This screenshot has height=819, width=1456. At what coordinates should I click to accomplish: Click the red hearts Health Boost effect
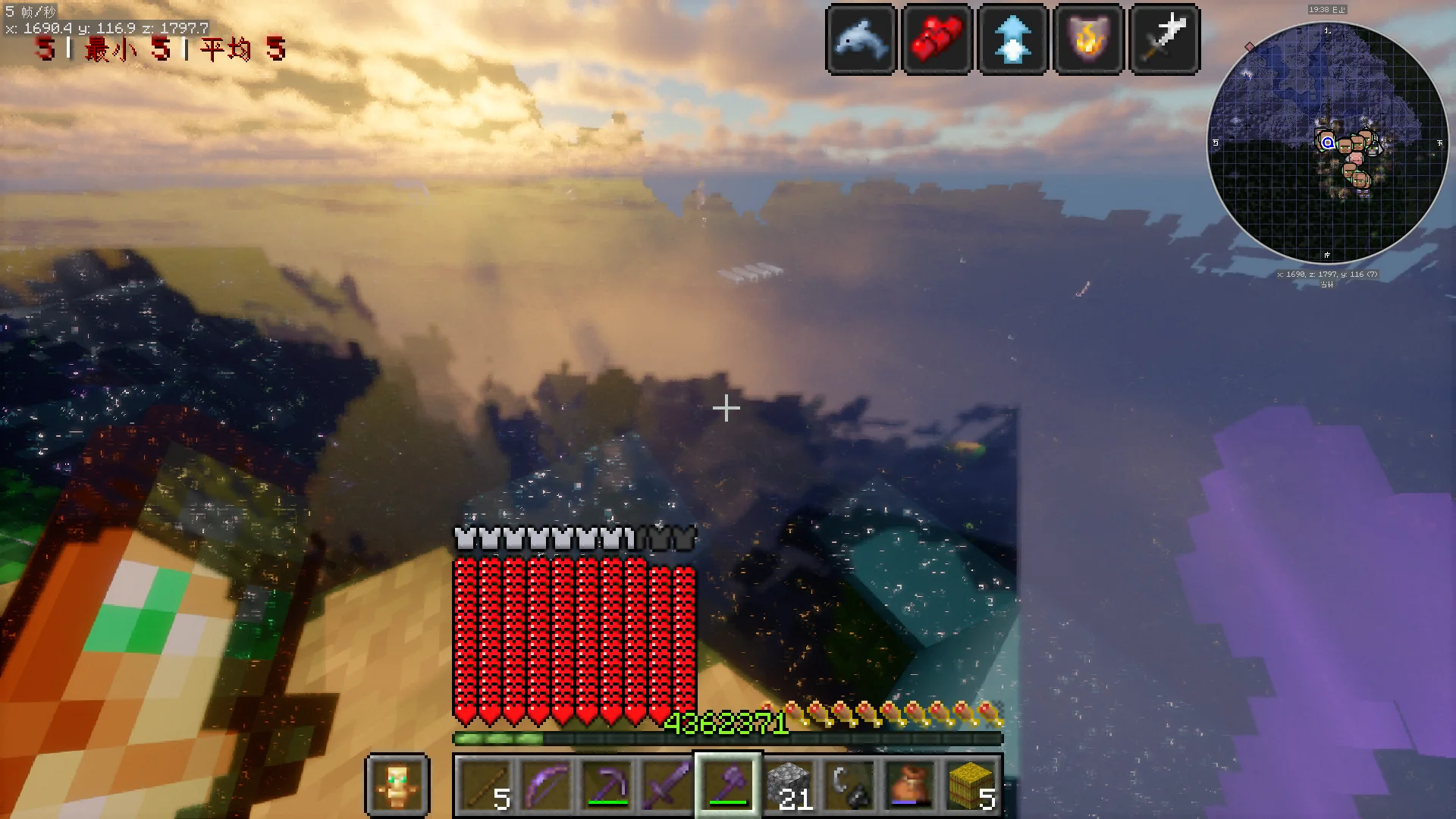(x=937, y=39)
